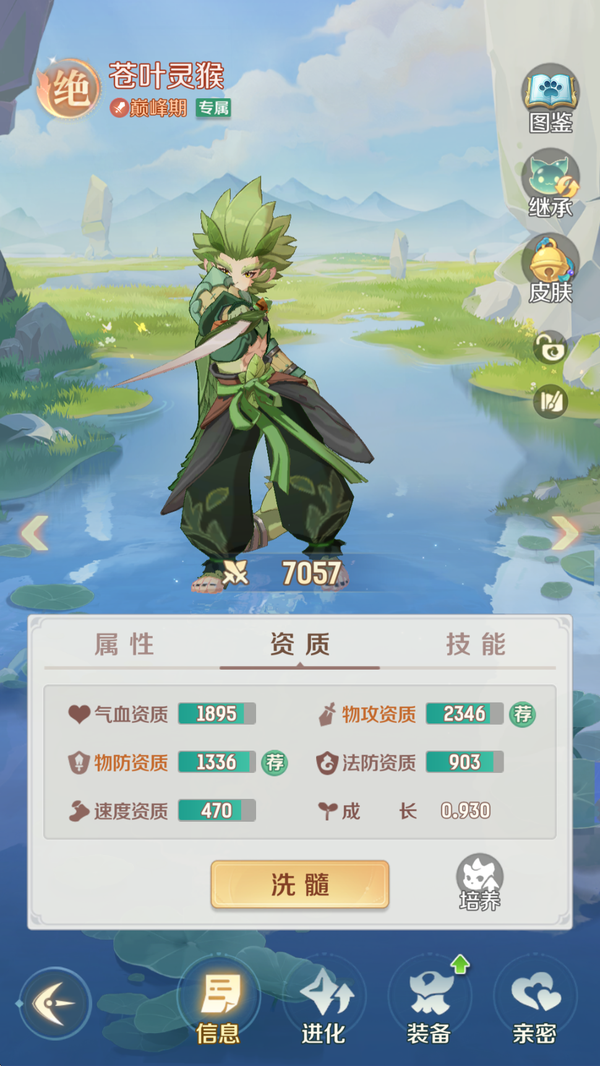Open the 皮肤 skin menu
600x1066 pixels.
pos(550,267)
